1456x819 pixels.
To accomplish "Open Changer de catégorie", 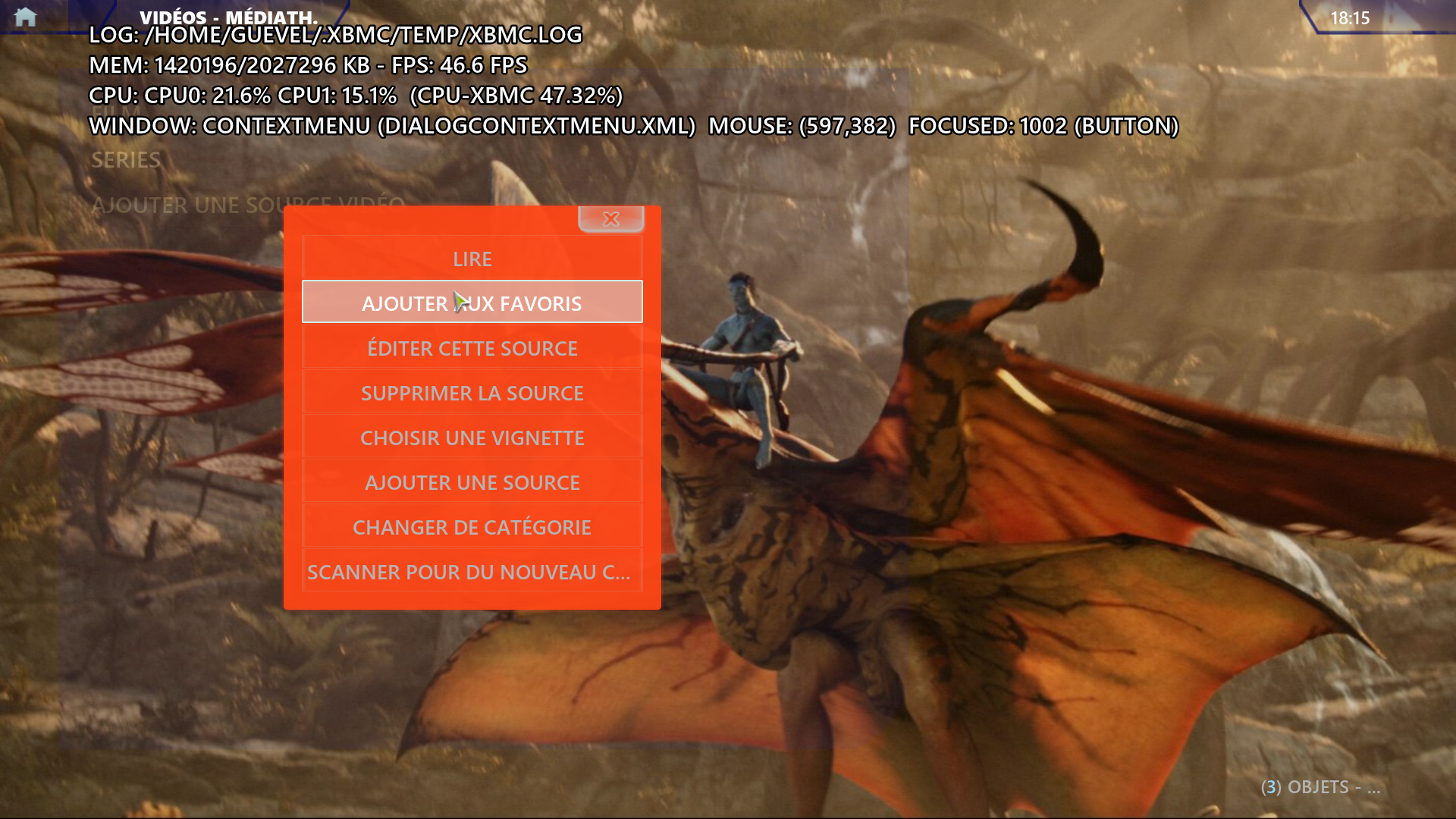I will 472,528.
